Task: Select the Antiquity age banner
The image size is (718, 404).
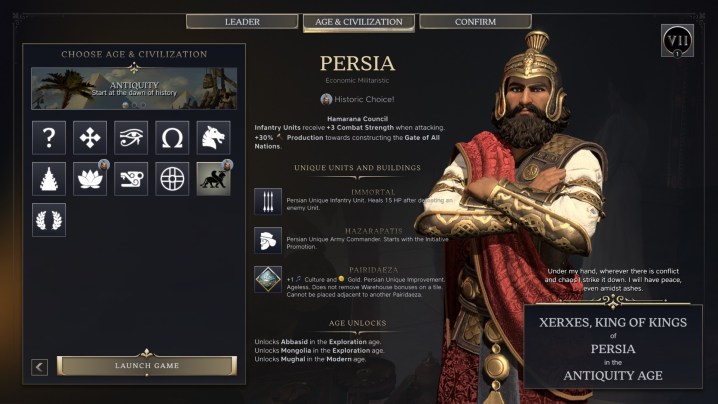Action: [134, 88]
